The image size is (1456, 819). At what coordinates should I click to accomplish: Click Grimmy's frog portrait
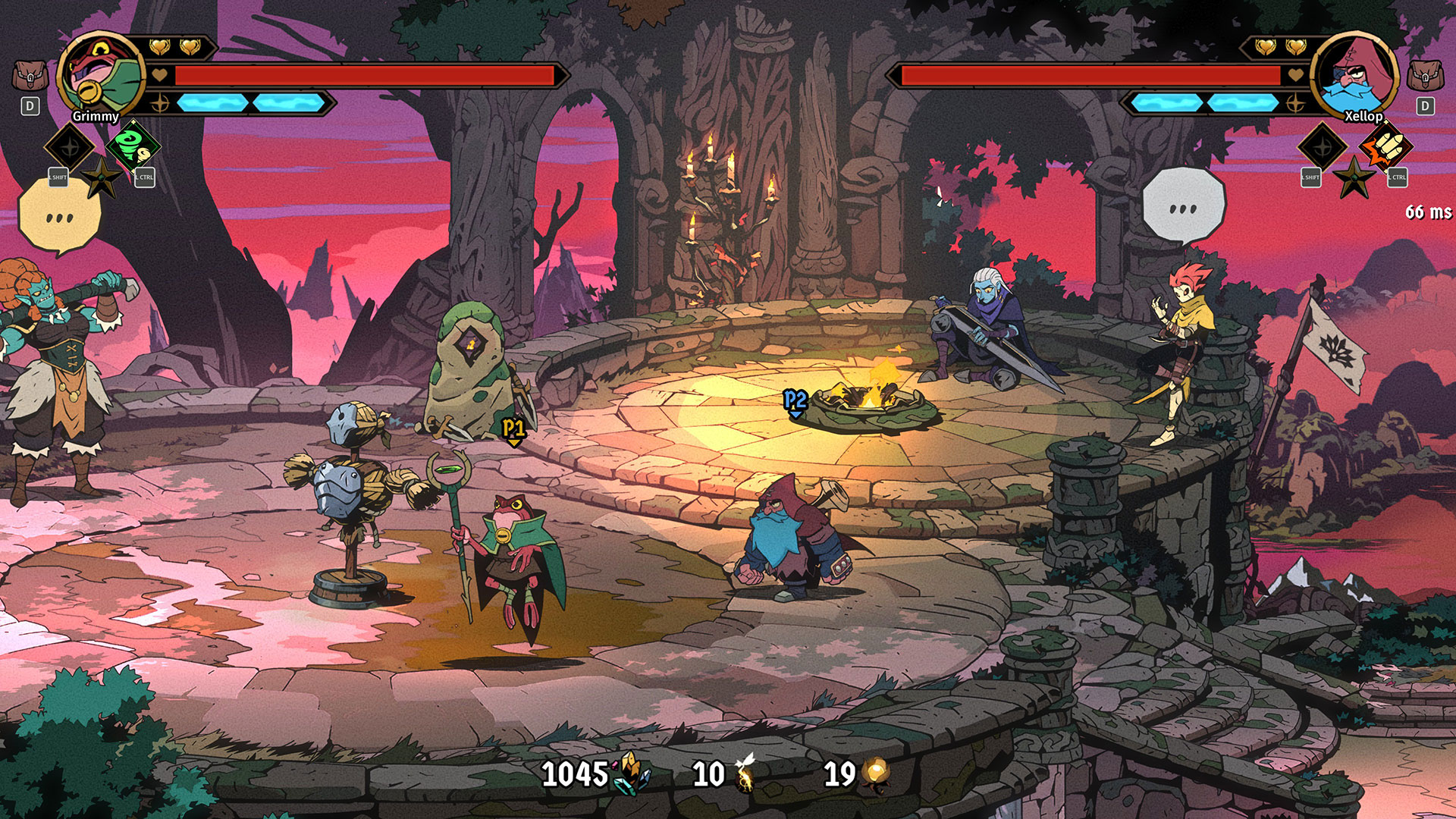[101, 75]
